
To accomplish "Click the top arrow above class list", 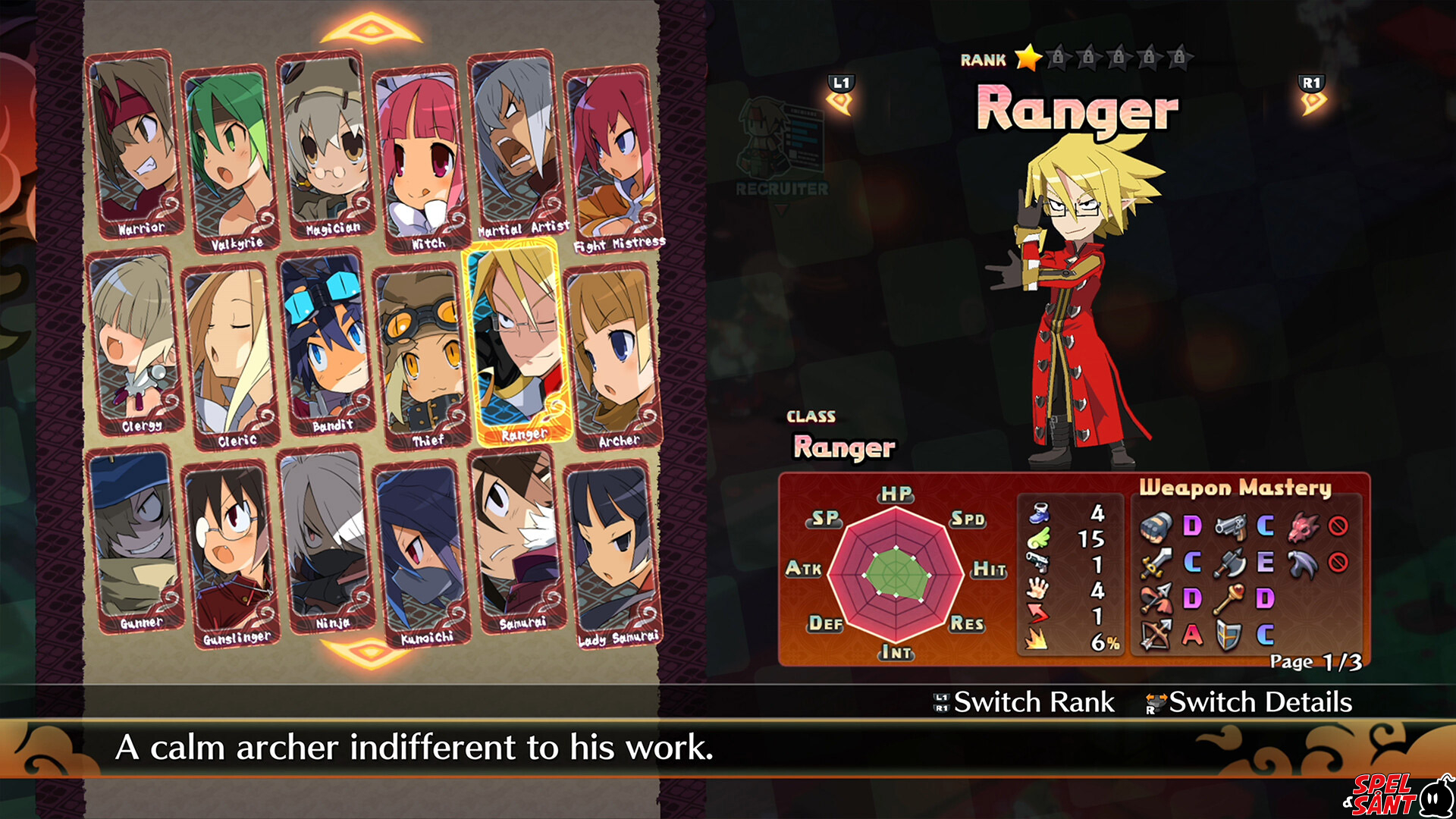I will click(371, 30).
